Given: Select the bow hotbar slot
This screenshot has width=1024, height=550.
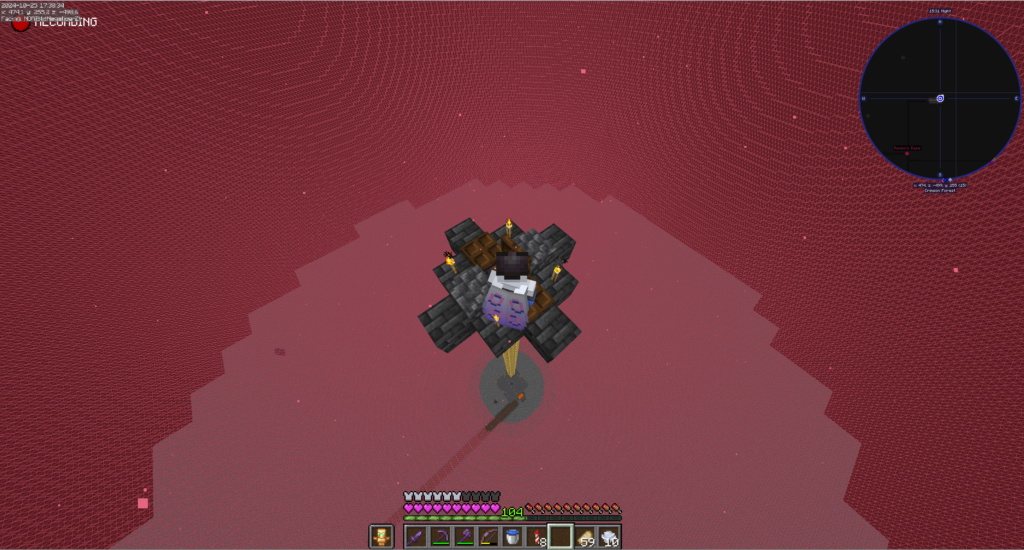Looking at the screenshot, I should (488, 537).
